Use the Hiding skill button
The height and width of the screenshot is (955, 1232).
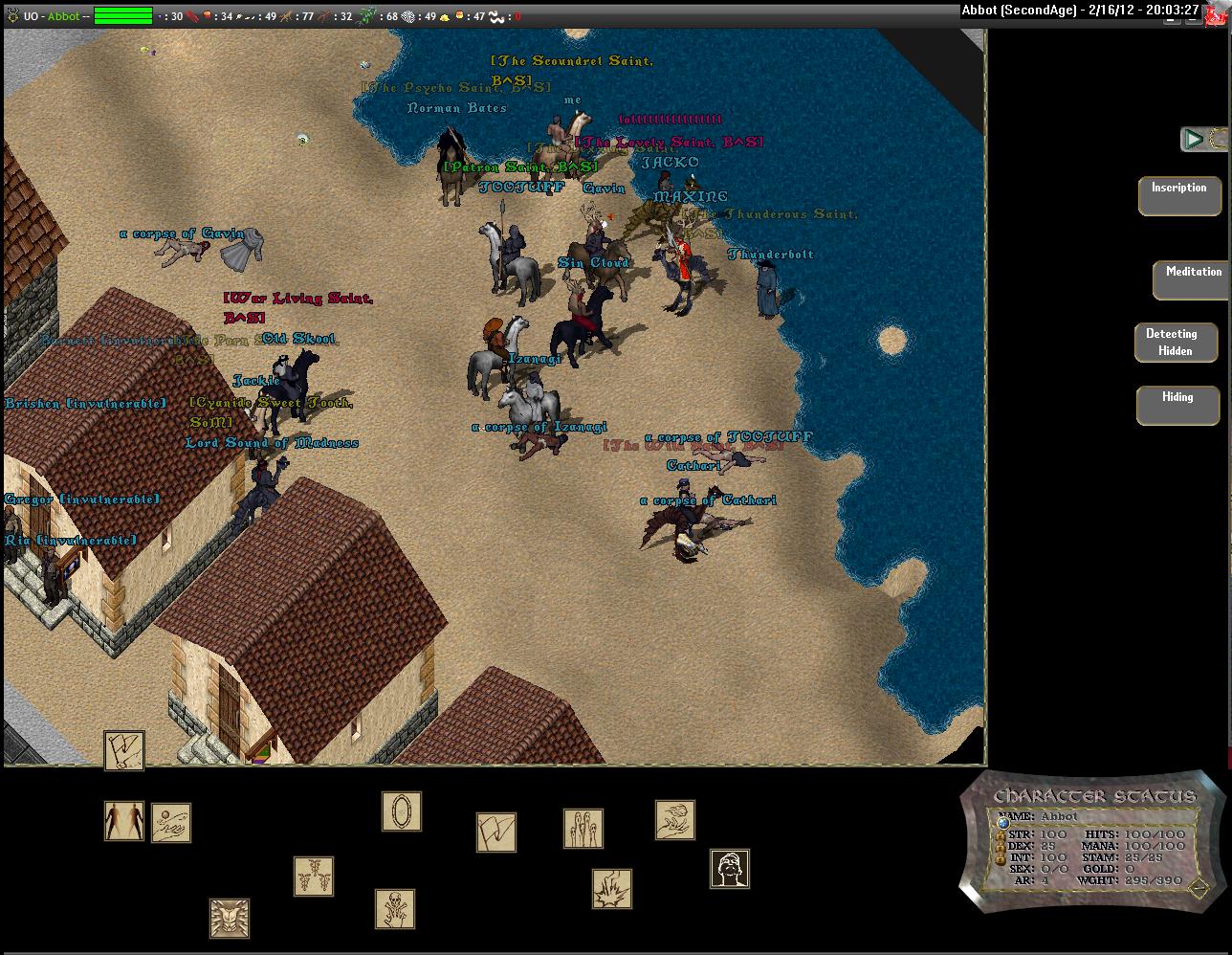[x=1177, y=405]
